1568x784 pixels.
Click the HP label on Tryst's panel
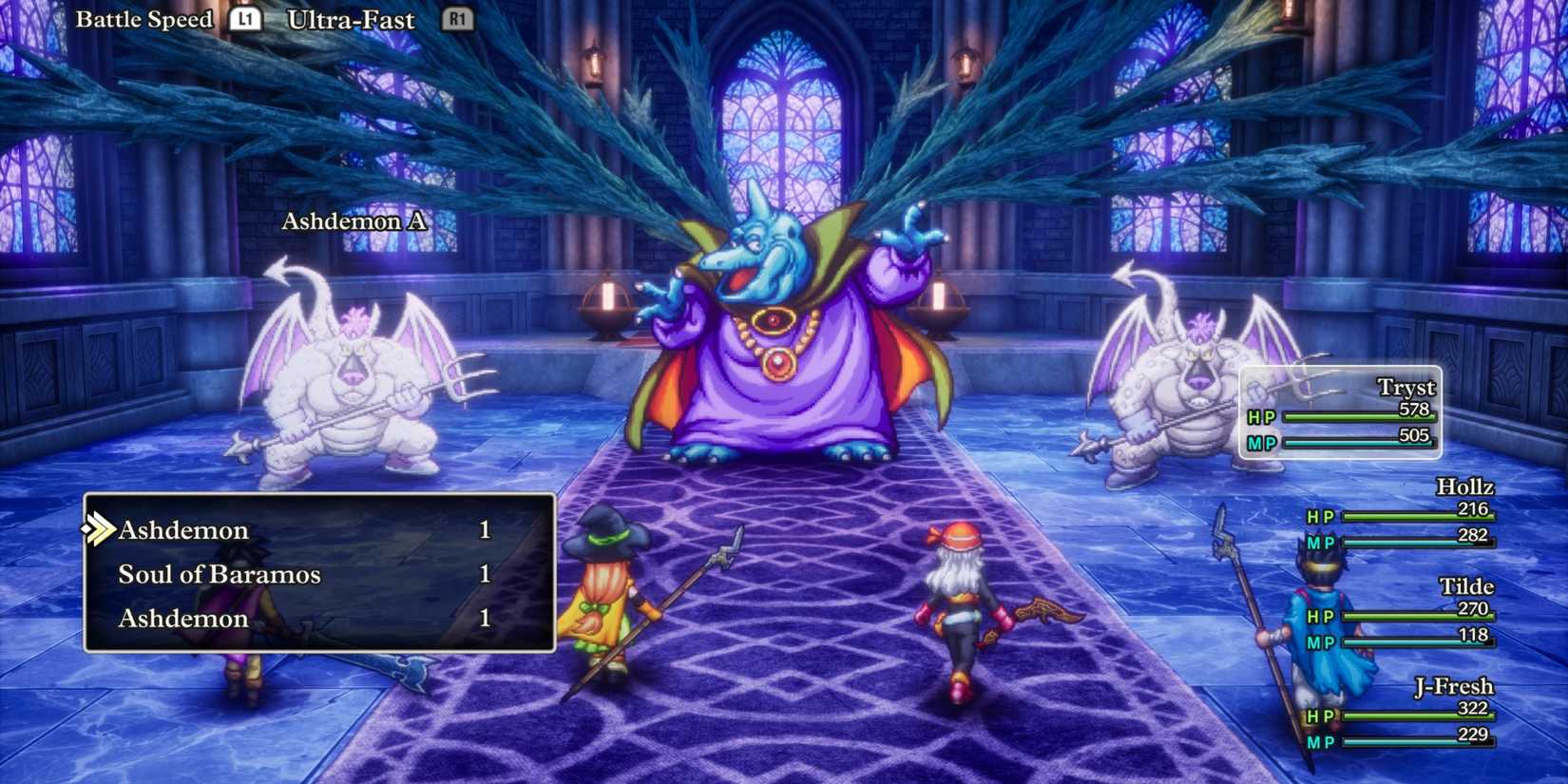coord(1260,418)
